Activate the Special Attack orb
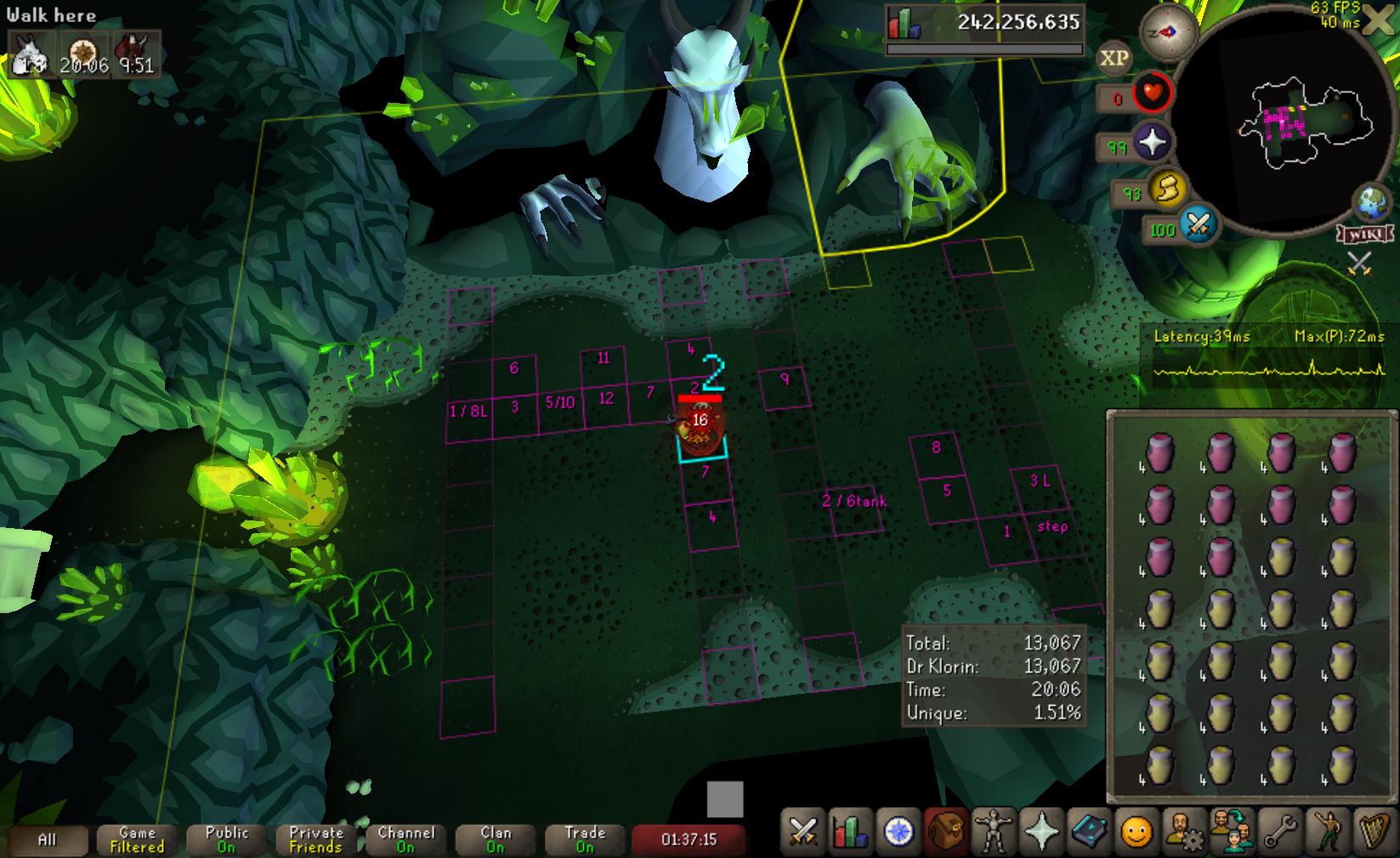The image size is (1400, 858). [x=1198, y=225]
